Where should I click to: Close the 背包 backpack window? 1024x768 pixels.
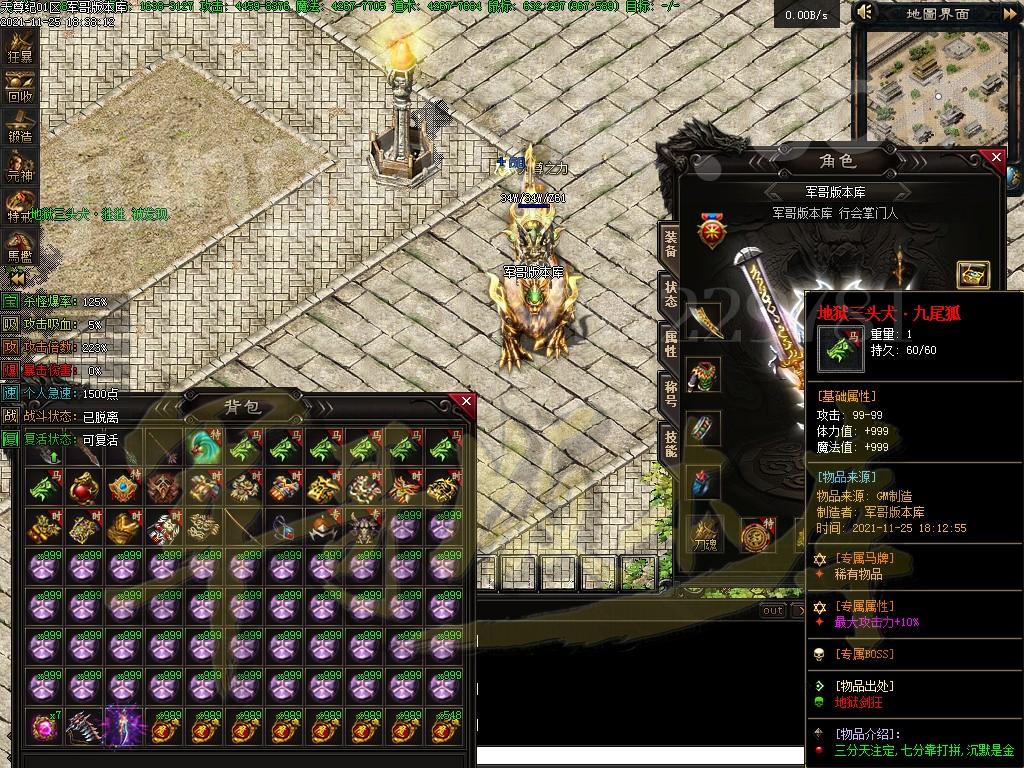(466, 402)
